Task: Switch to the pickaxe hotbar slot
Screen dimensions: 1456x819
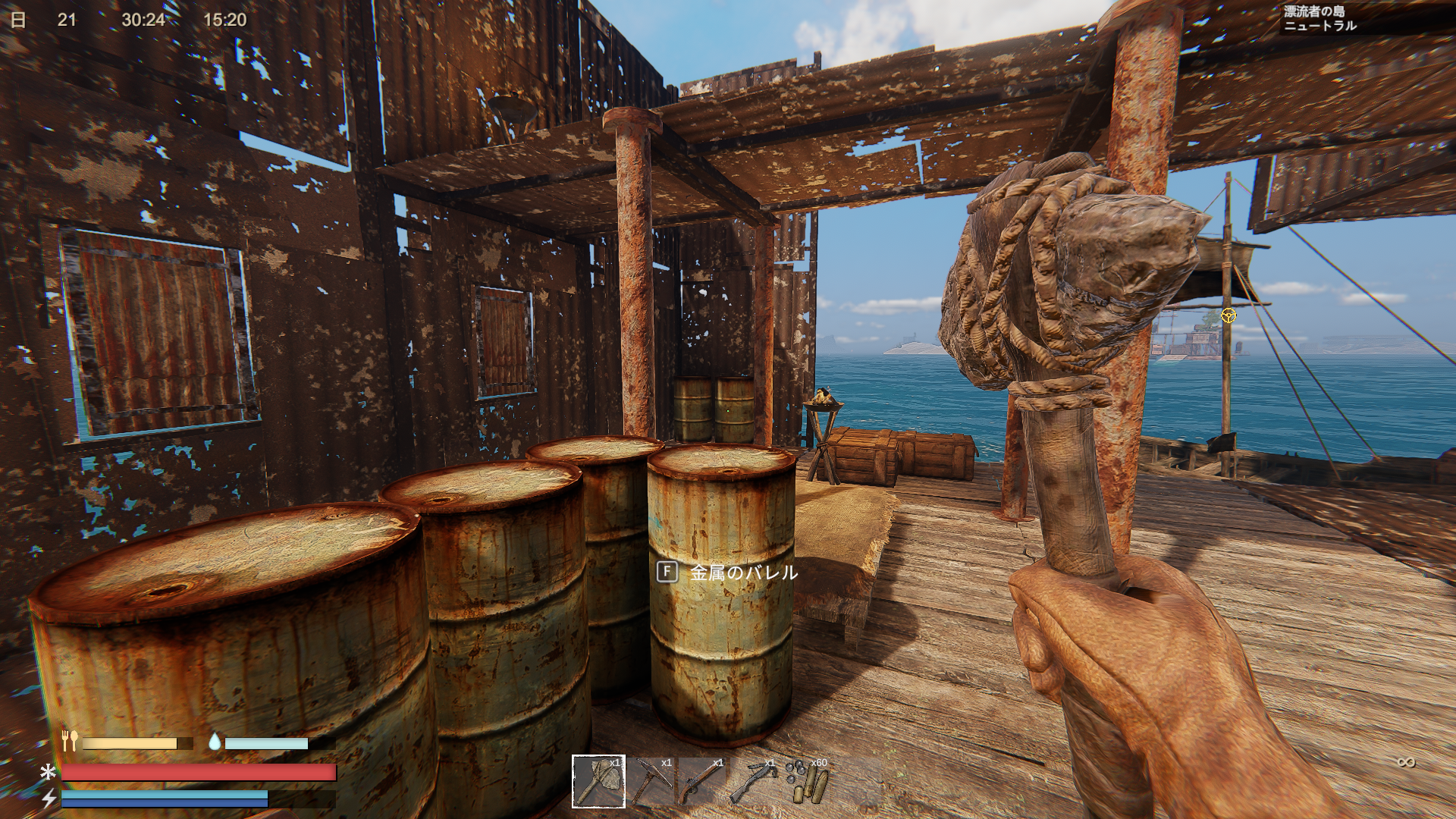Action: pos(651,781)
